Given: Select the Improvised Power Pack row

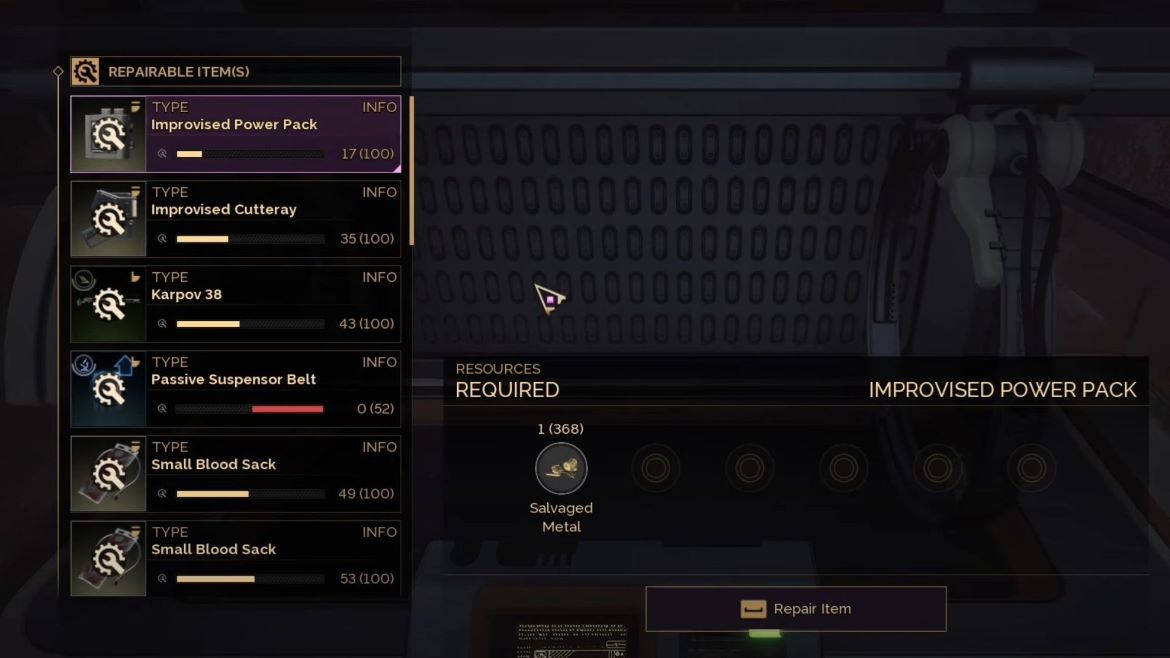Looking at the screenshot, I should (236, 134).
